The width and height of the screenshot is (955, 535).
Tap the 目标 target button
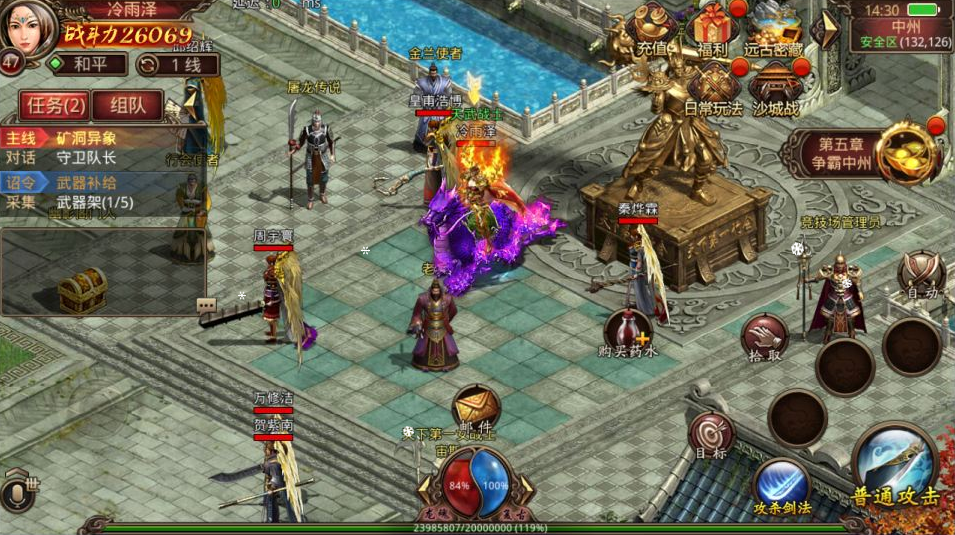[711, 436]
